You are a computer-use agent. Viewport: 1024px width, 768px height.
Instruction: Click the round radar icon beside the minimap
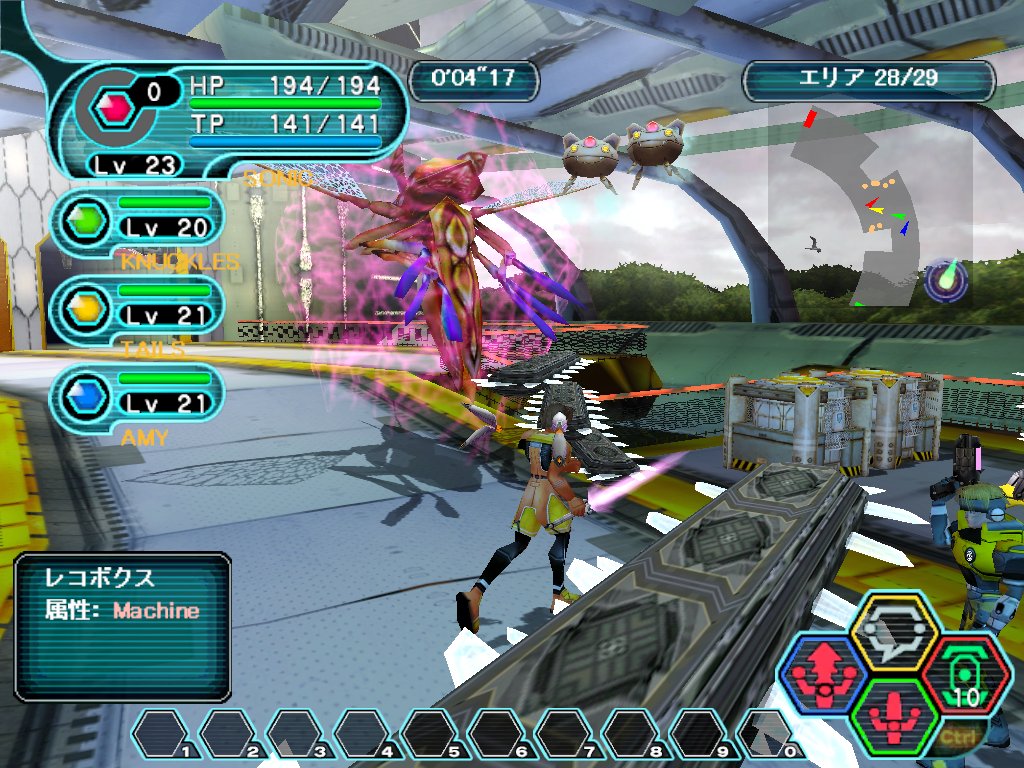(946, 280)
